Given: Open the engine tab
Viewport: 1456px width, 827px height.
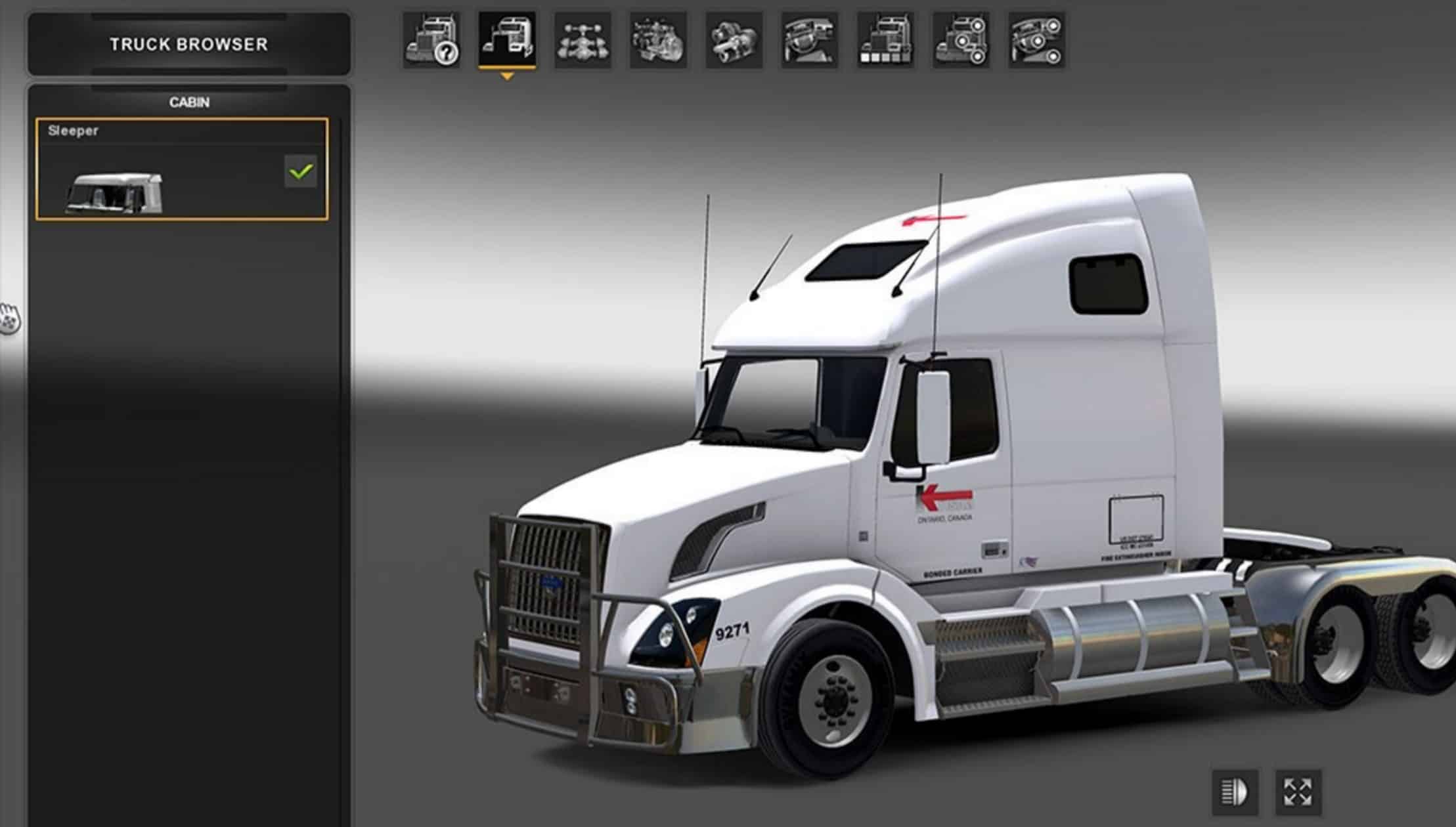Looking at the screenshot, I should coord(658,41).
